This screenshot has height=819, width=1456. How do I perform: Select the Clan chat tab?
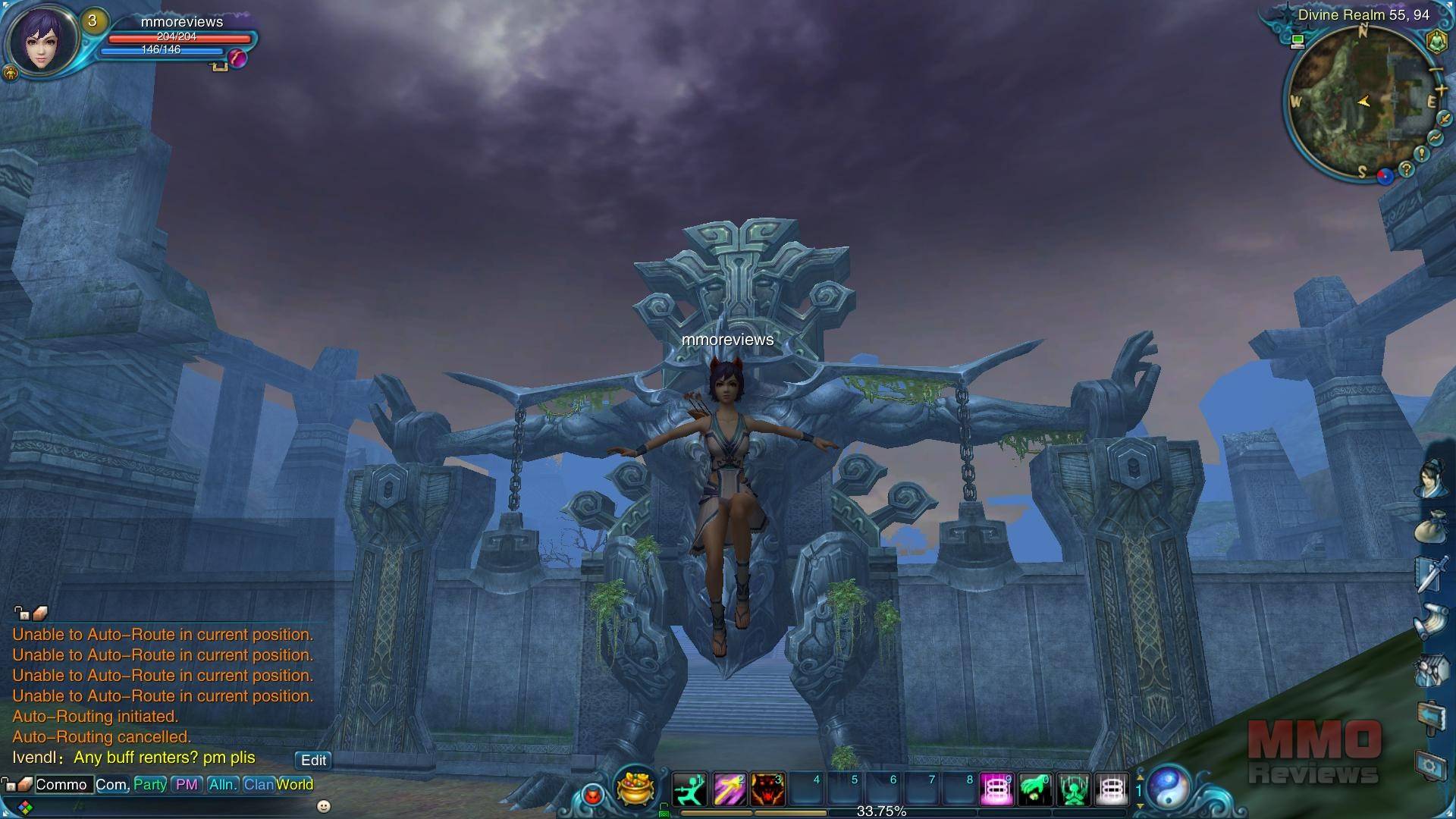[258, 785]
